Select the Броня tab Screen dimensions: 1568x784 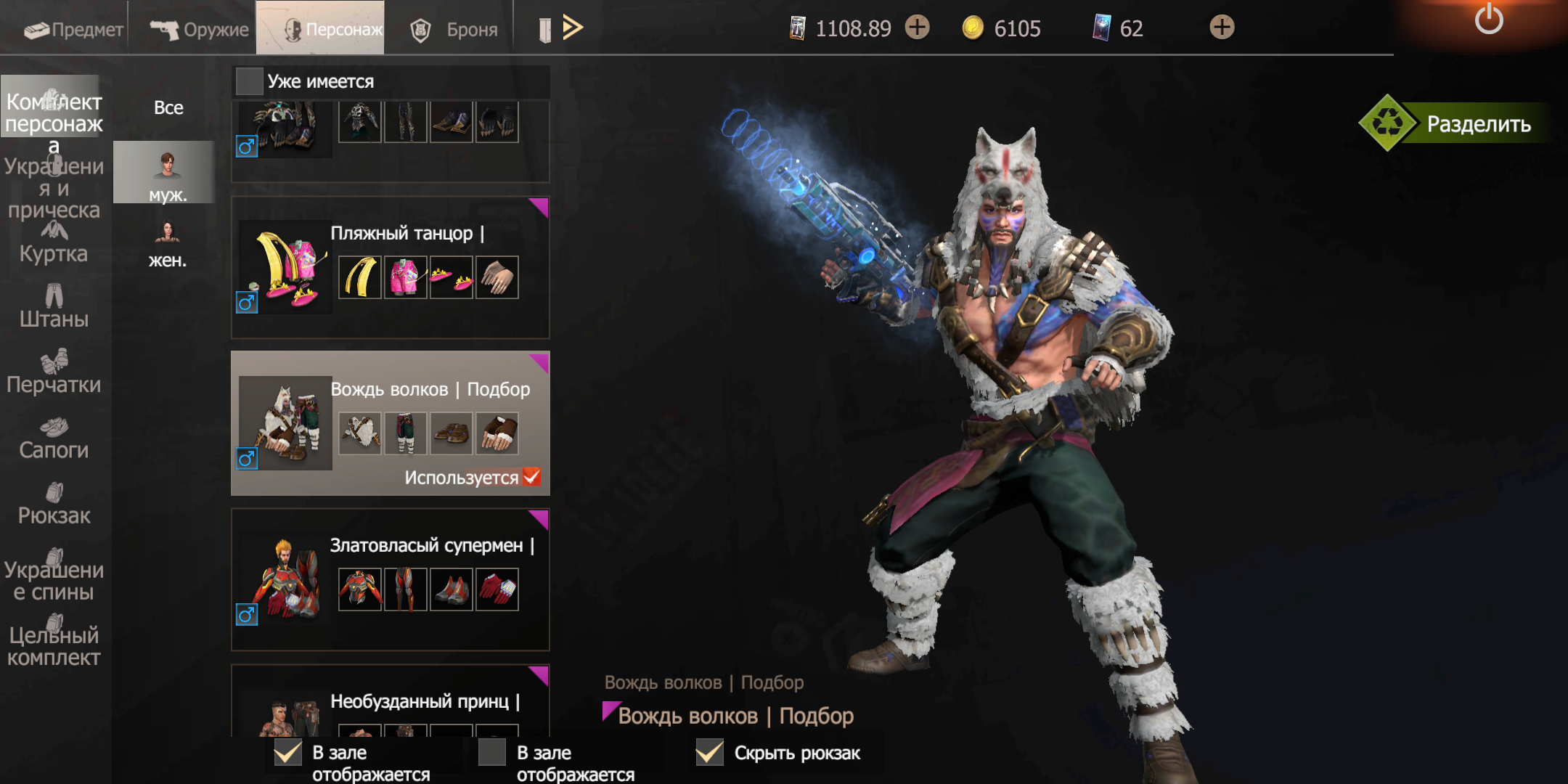click(x=454, y=29)
